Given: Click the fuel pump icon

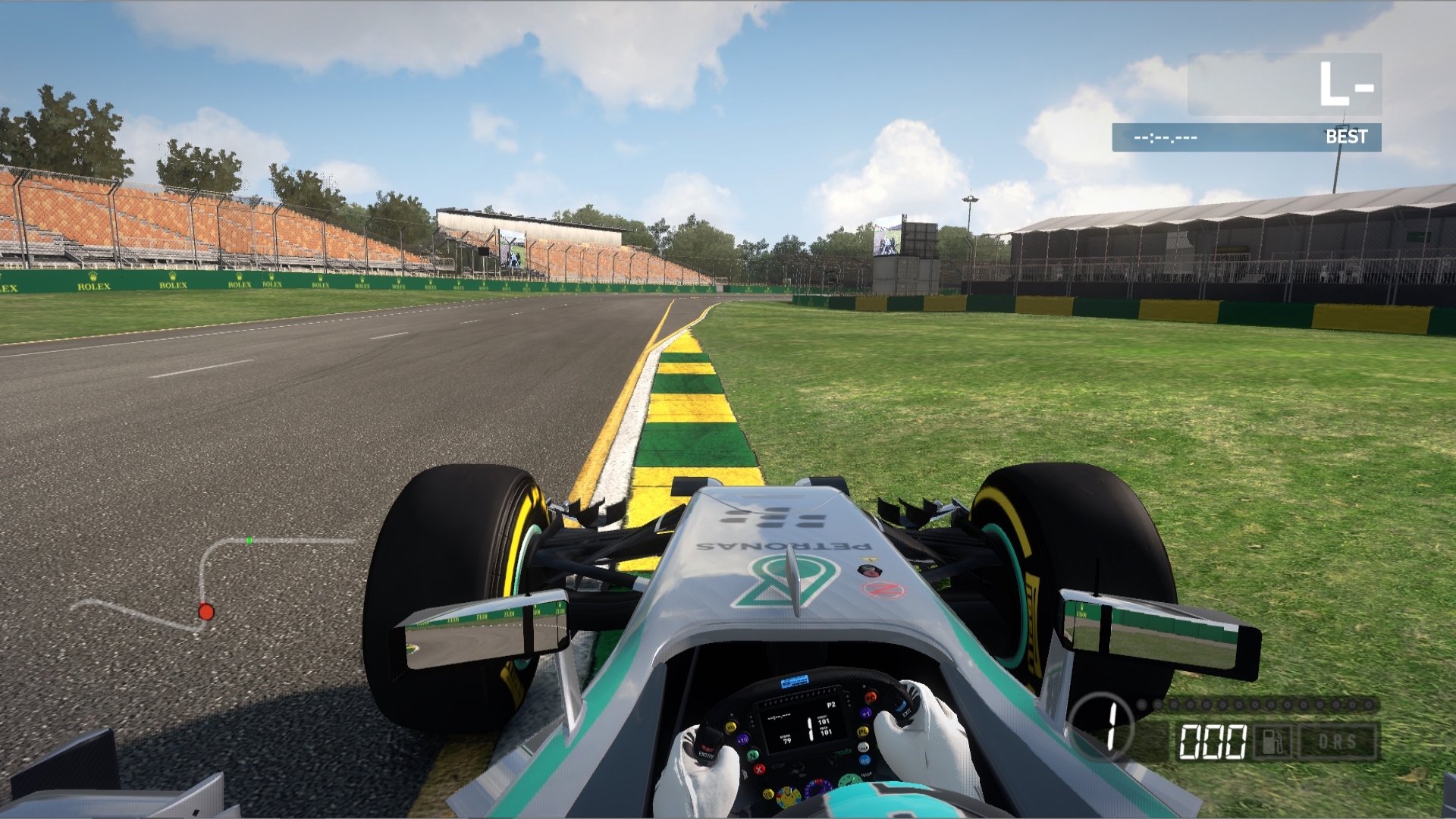Looking at the screenshot, I should [x=1272, y=741].
